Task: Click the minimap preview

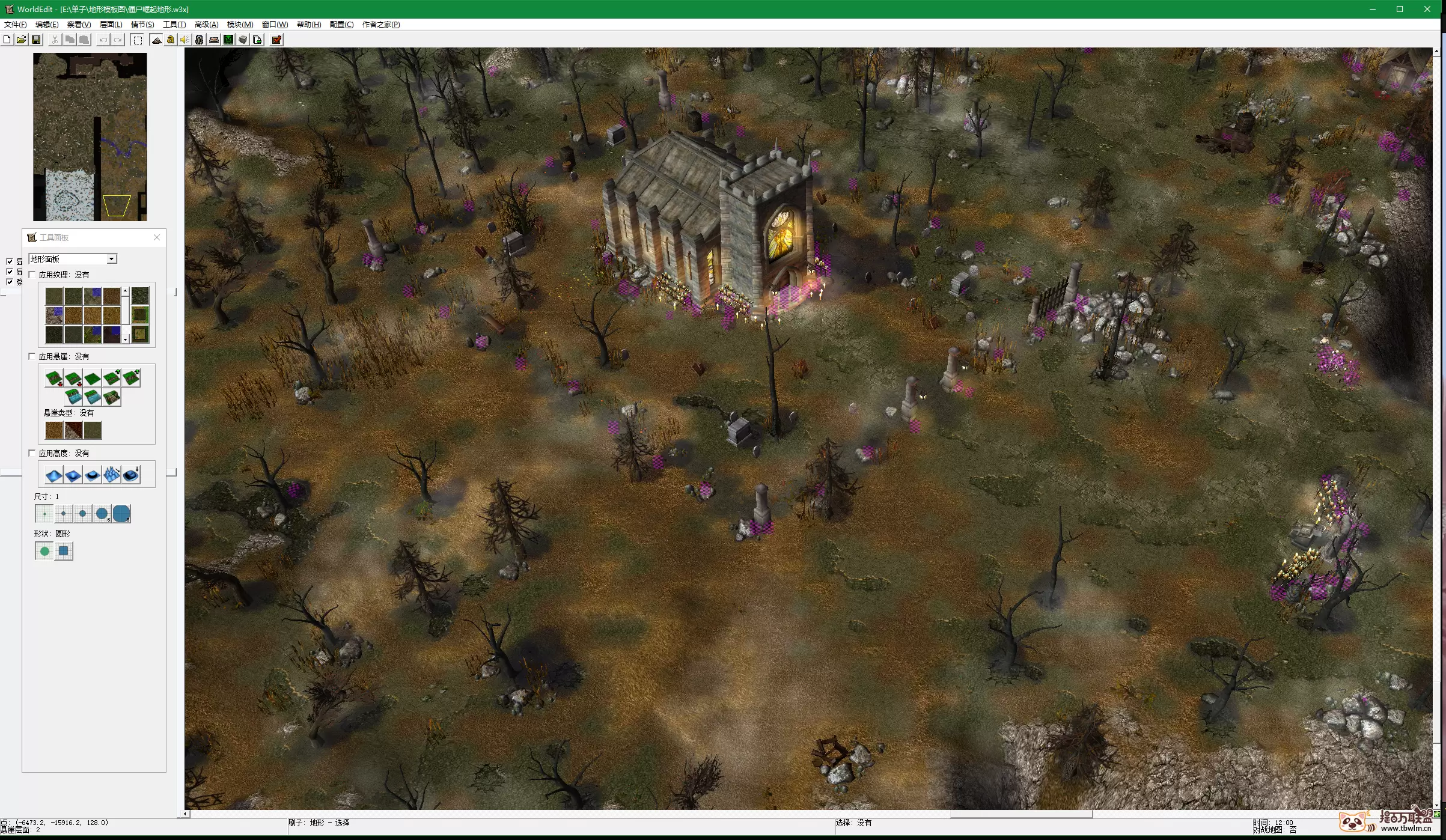Action: pos(90,137)
